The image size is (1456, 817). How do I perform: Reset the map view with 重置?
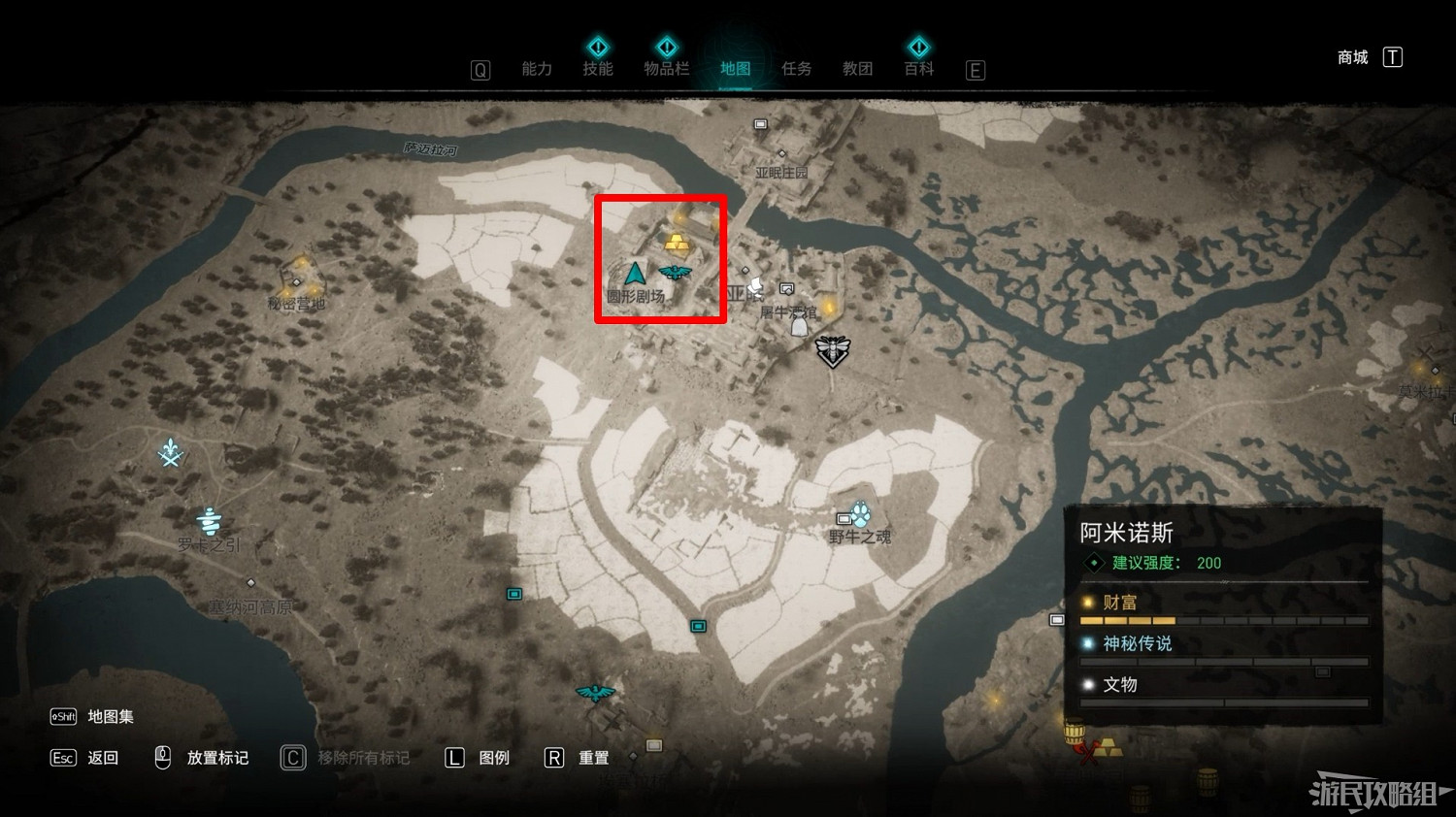pos(594,758)
